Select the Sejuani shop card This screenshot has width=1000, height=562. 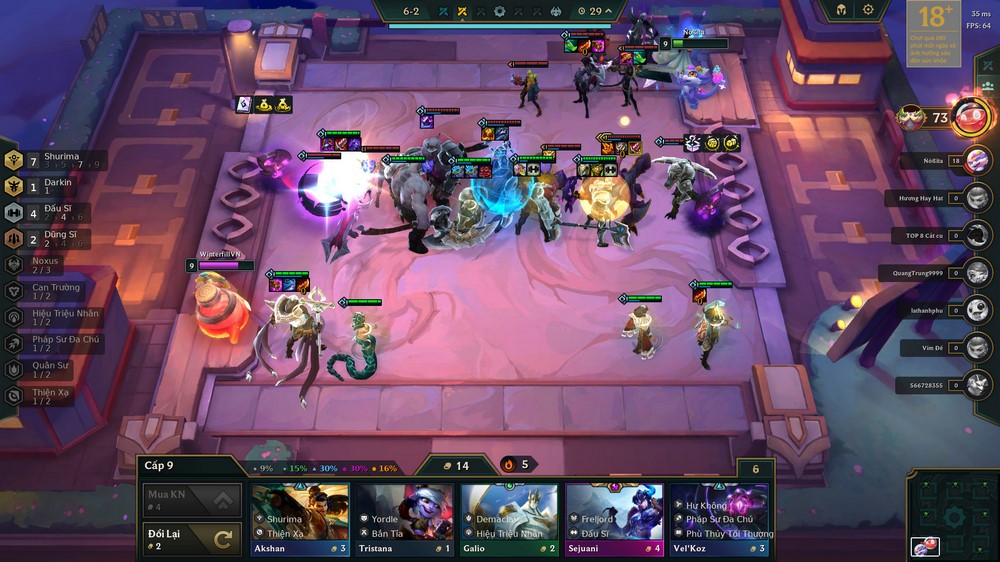point(614,519)
